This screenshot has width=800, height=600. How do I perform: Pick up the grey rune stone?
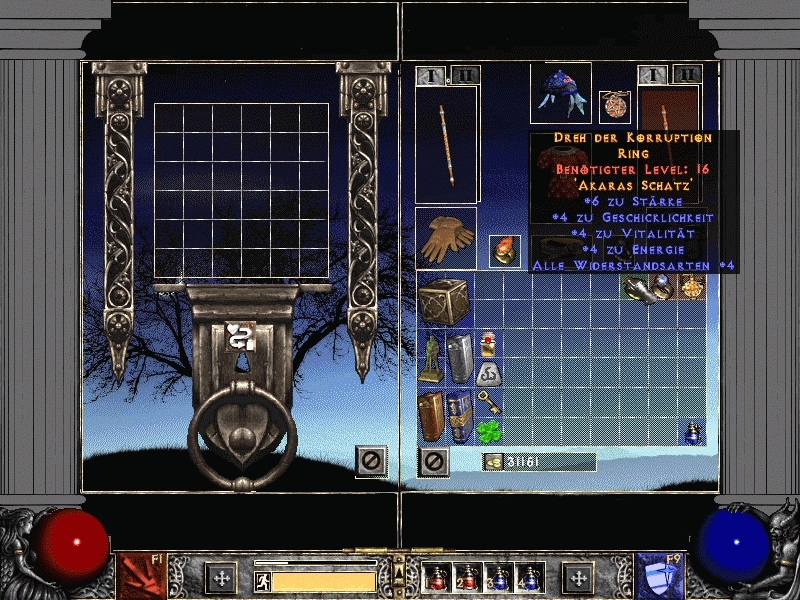point(489,373)
